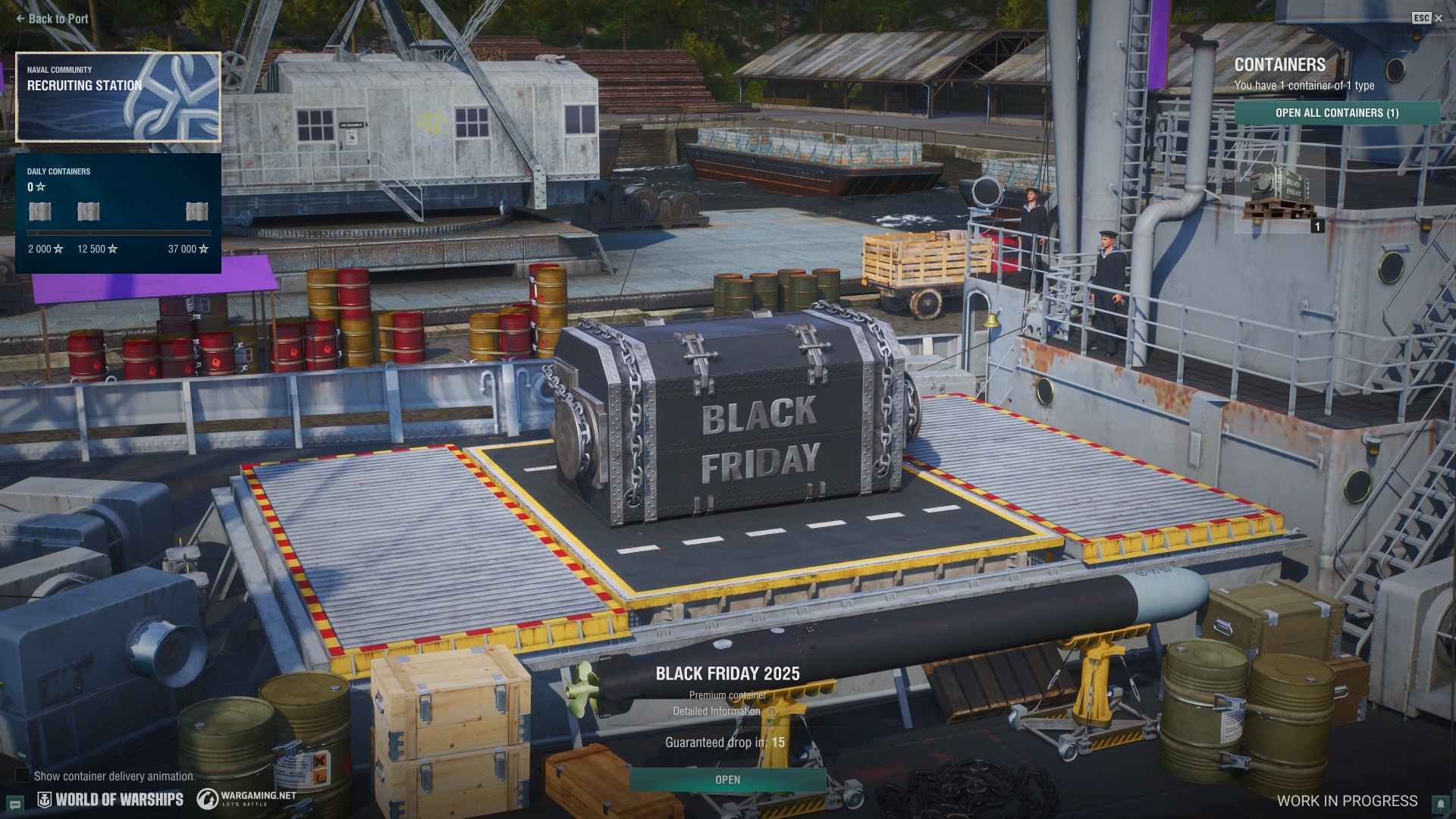
Task: Select the 37 000 star daily container
Action: [197, 212]
